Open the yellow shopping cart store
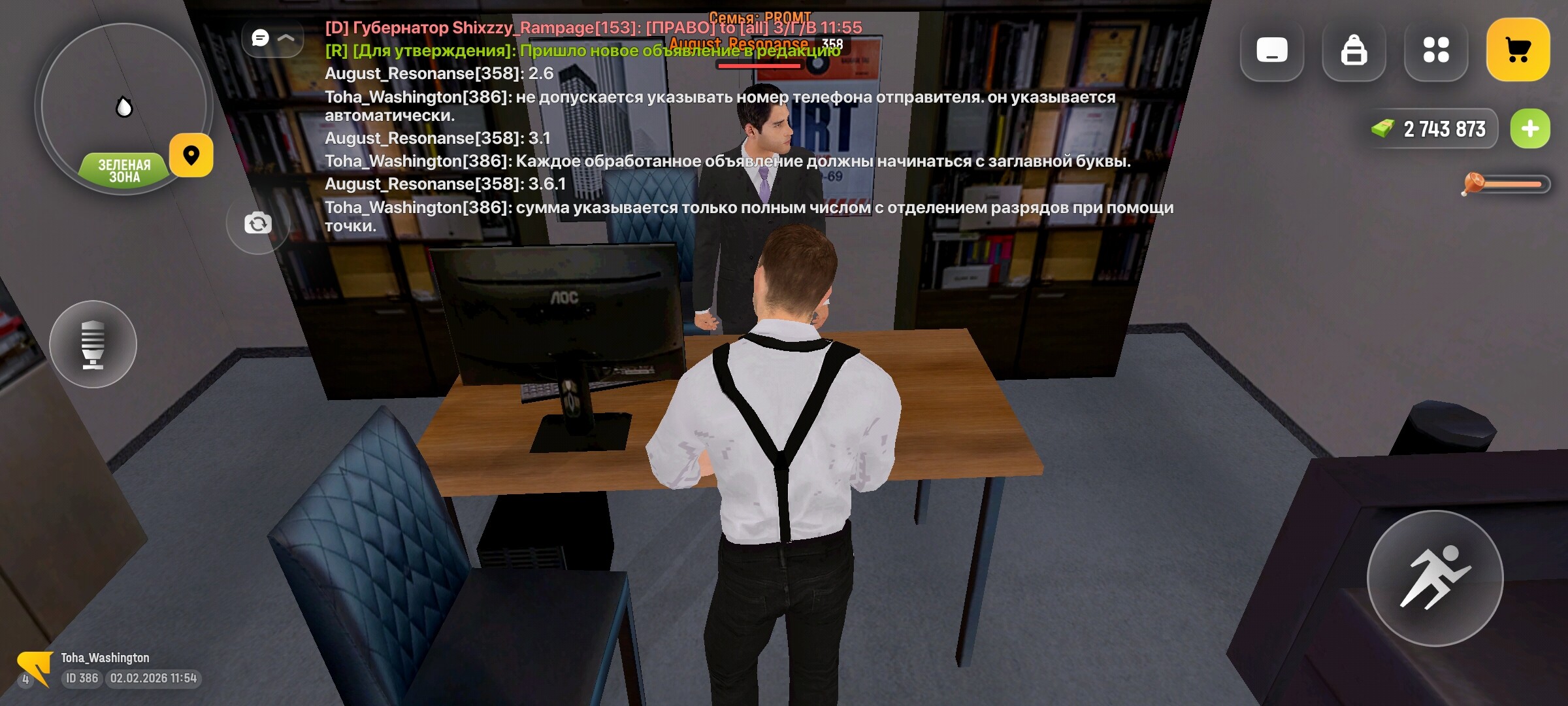1568x706 pixels. click(1518, 50)
